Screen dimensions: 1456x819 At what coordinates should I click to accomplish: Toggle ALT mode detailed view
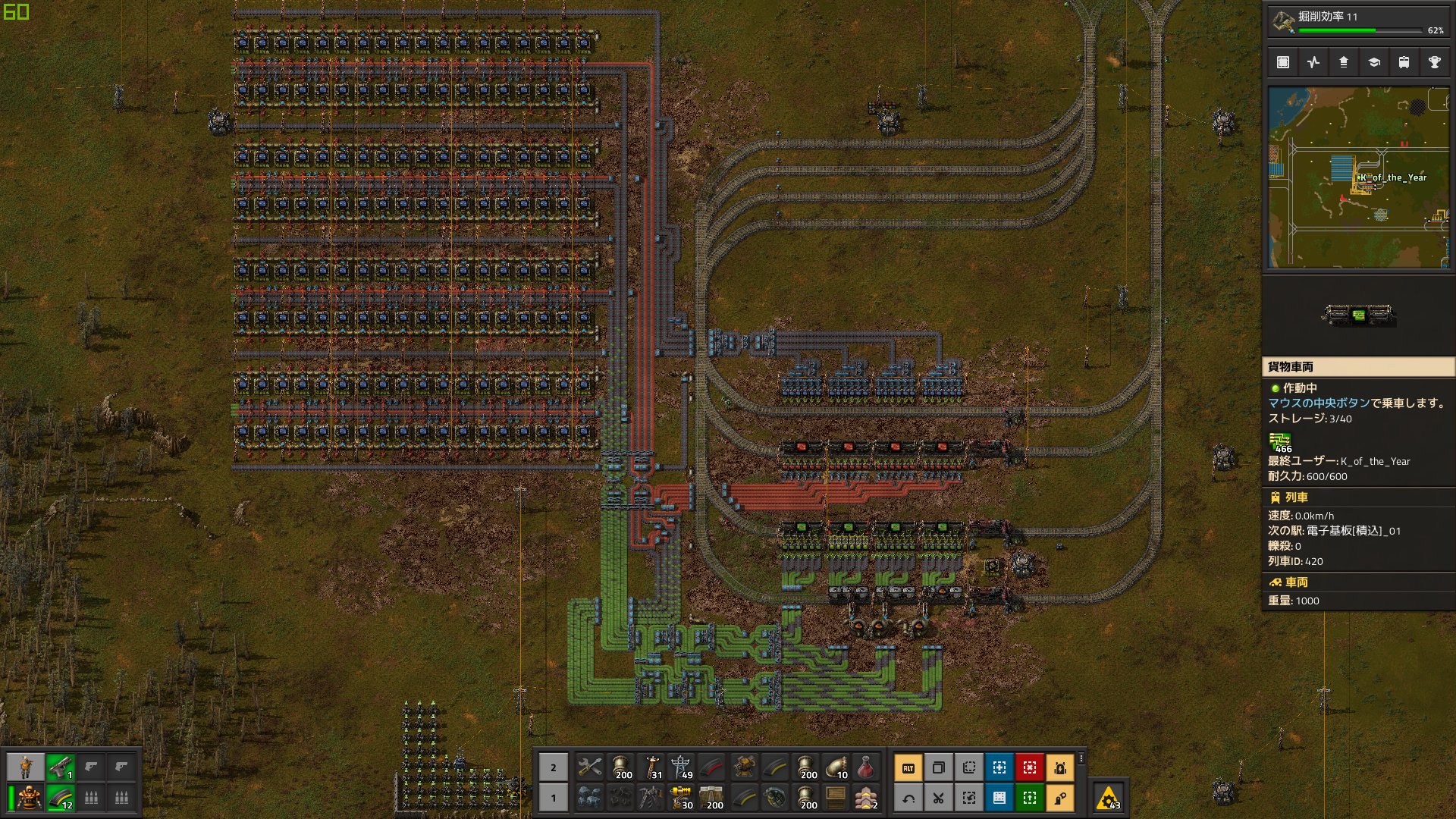[909, 767]
